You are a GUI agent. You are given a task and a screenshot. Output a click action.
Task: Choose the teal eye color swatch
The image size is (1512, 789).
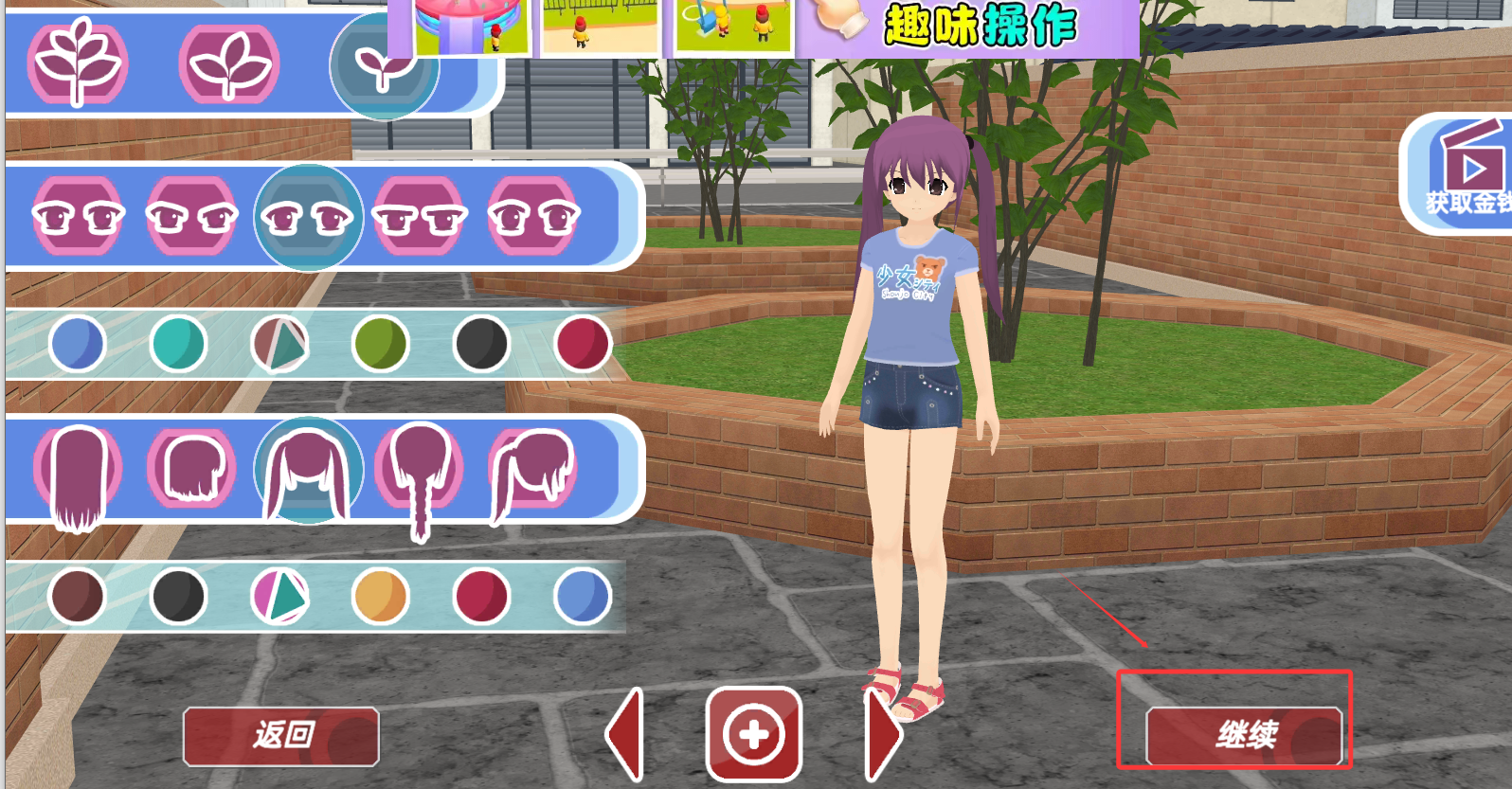(x=178, y=344)
